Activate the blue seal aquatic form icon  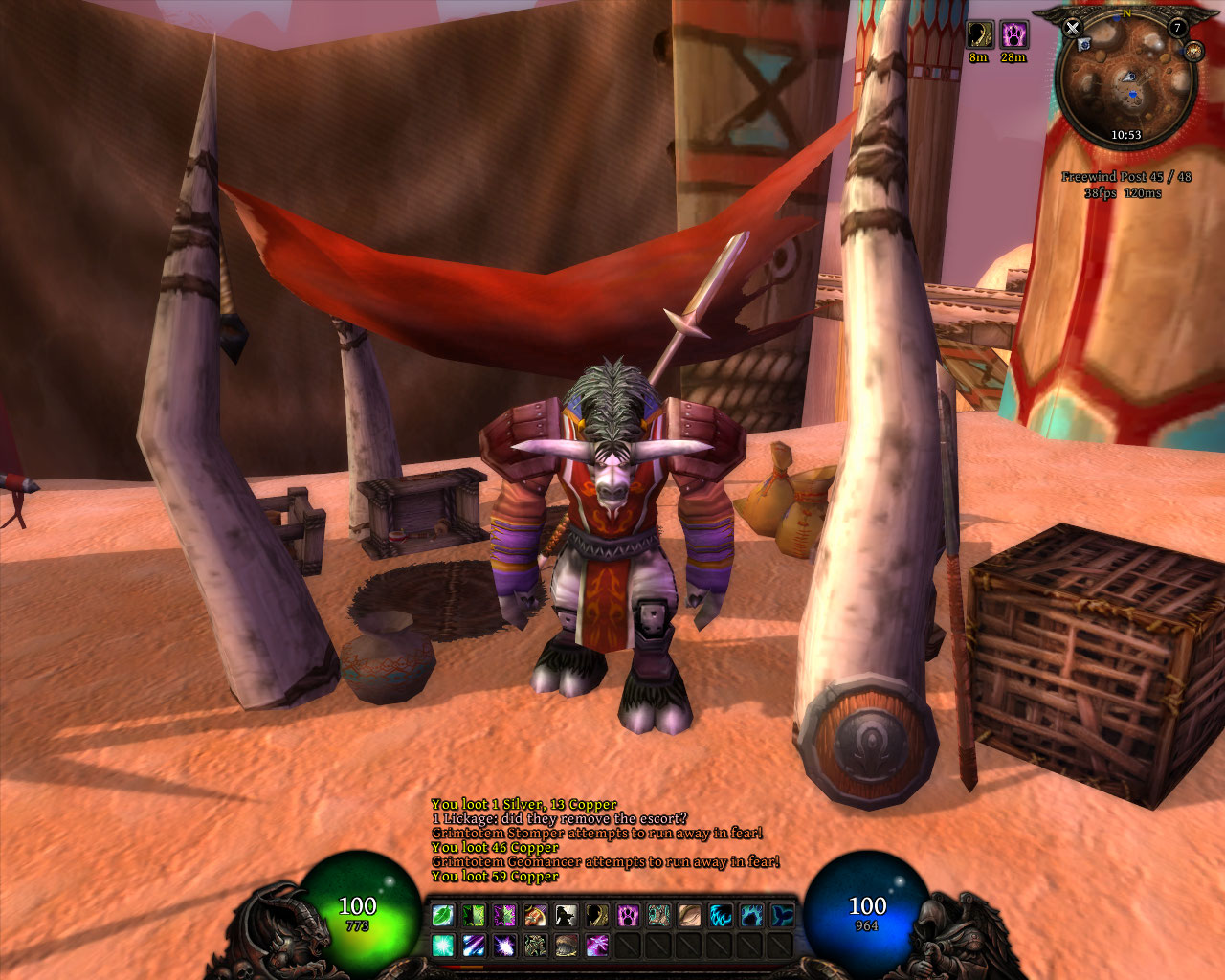coord(782,916)
